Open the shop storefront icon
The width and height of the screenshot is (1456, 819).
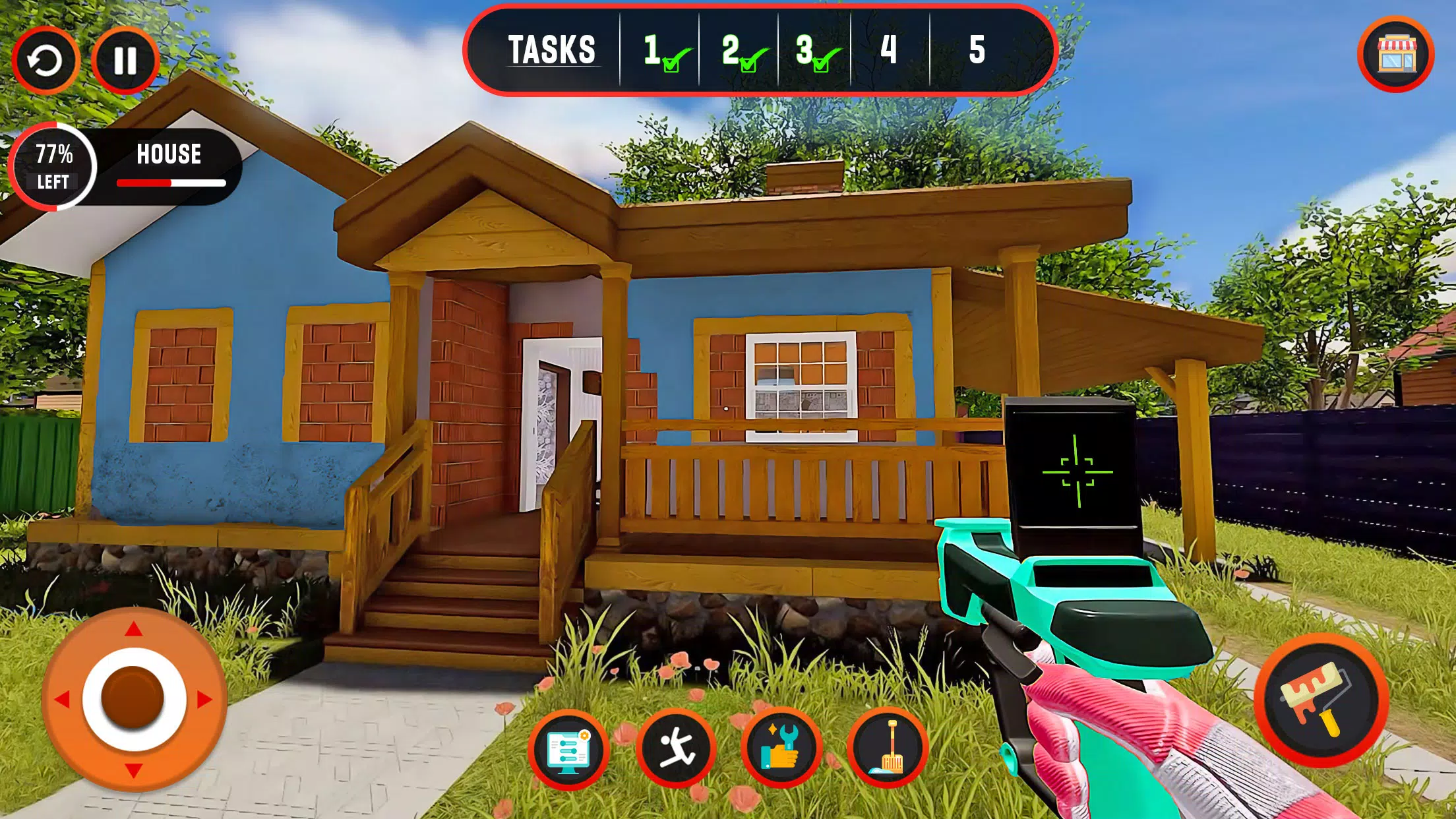click(1395, 54)
